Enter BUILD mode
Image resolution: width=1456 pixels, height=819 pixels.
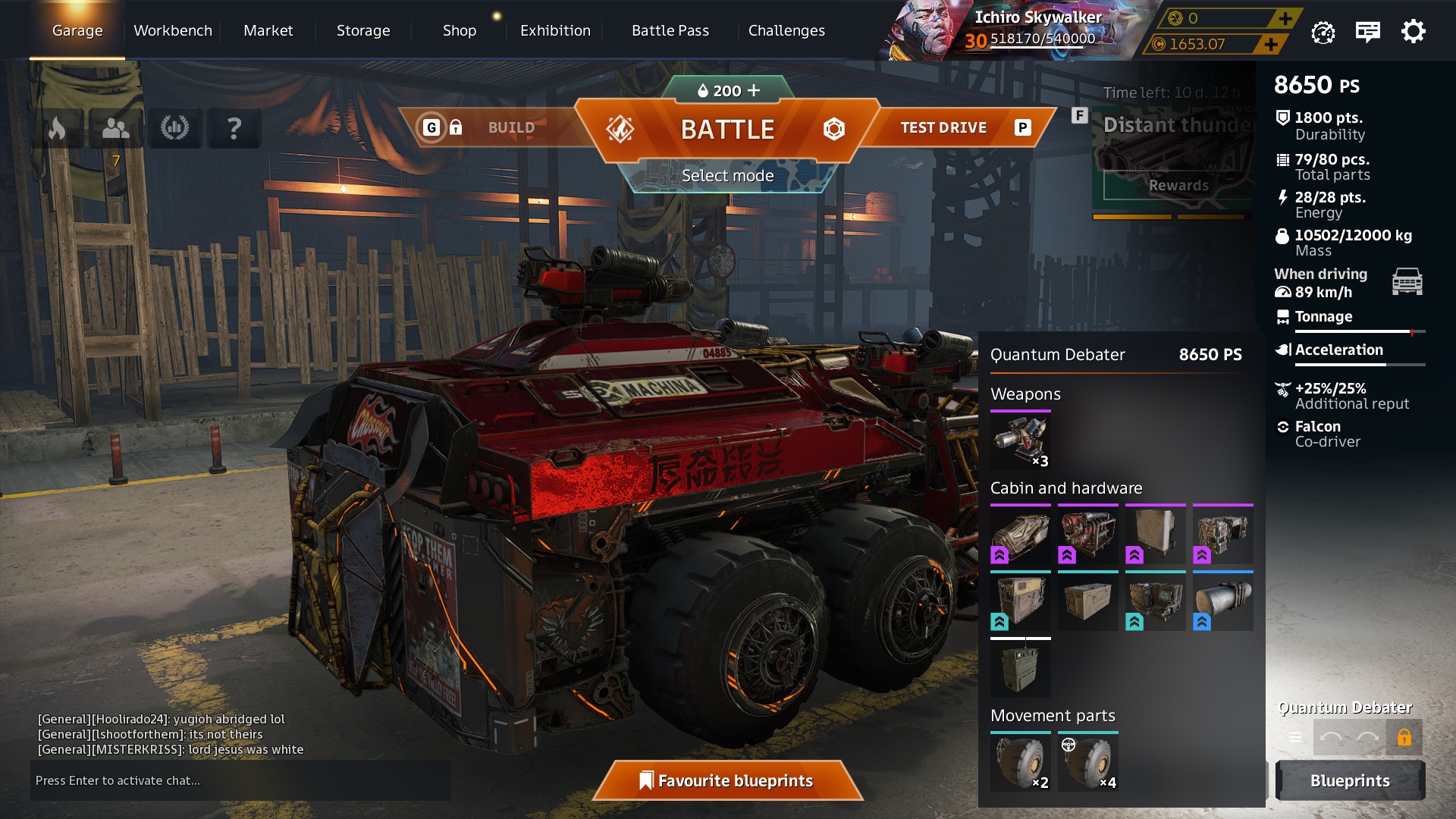point(511,127)
